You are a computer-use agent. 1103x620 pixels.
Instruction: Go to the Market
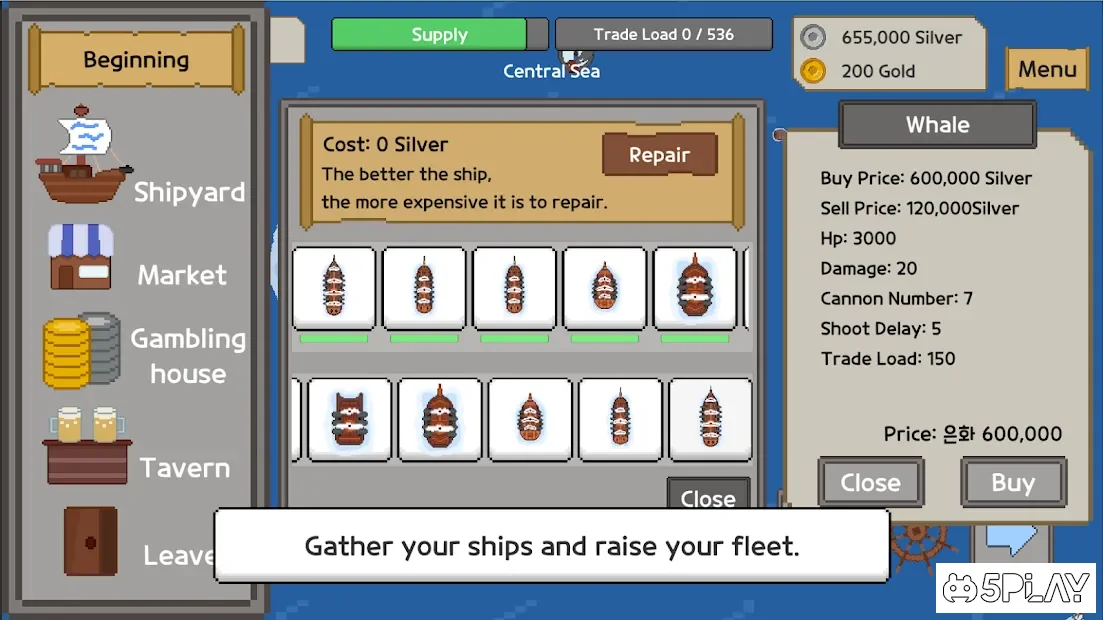point(138,260)
